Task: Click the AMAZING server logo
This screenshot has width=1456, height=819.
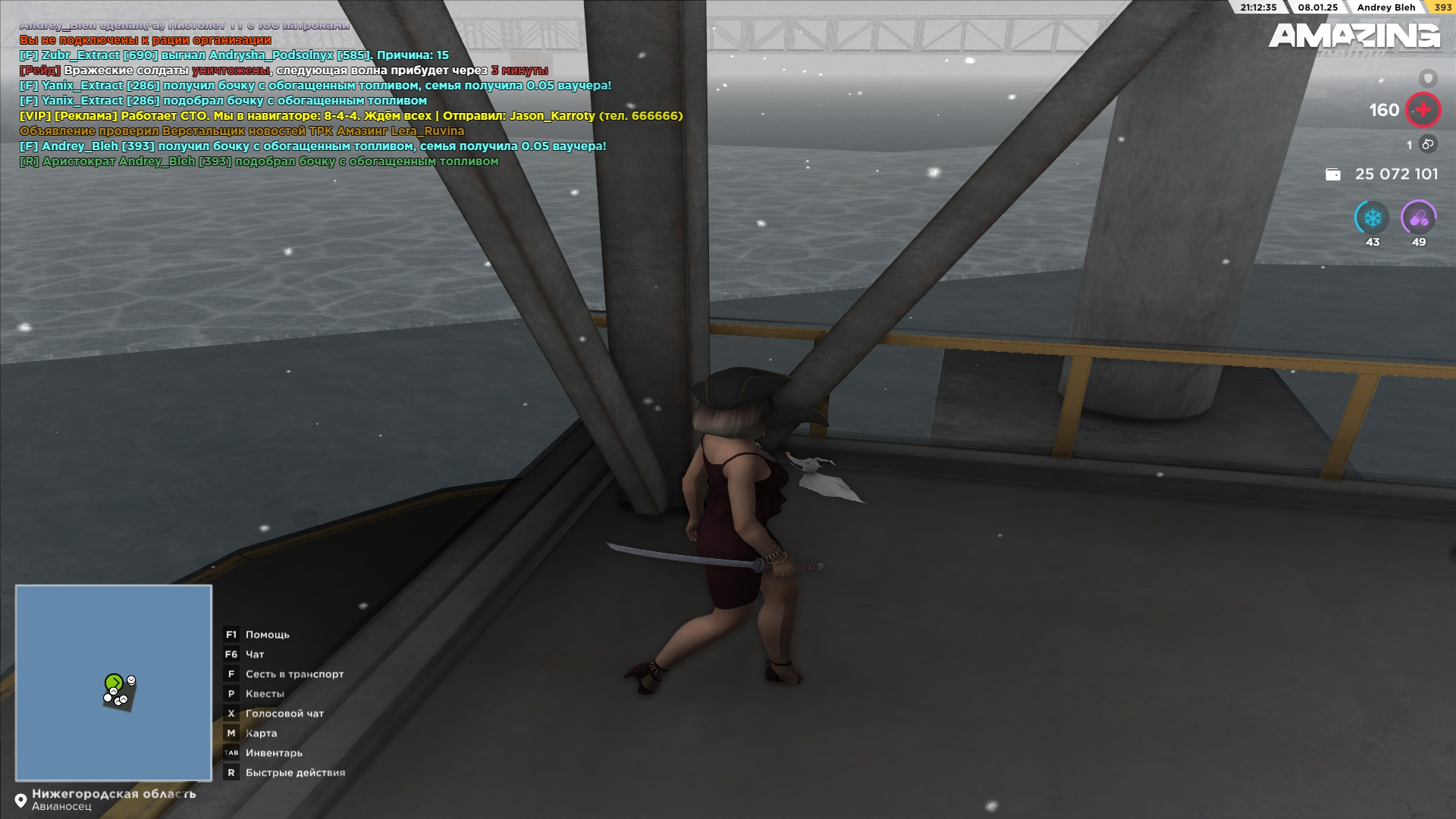Action: click(1354, 36)
